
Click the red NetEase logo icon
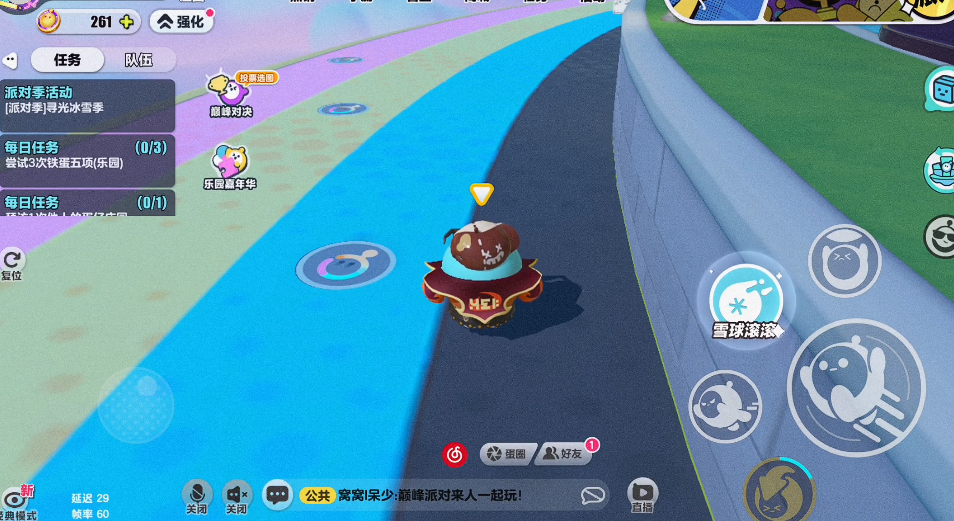(x=455, y=454)
